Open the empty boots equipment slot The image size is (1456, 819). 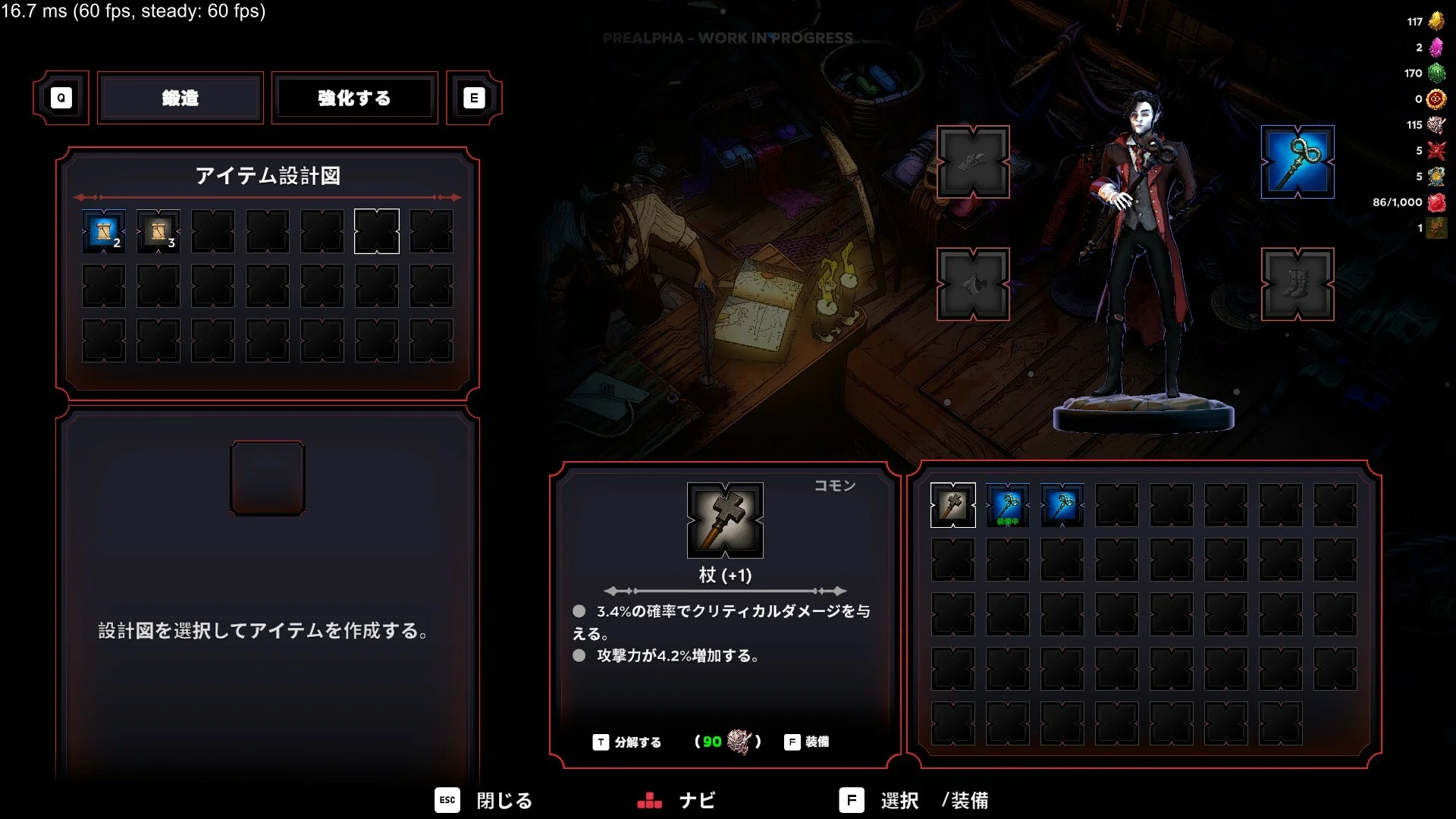tap(1297, 284)
